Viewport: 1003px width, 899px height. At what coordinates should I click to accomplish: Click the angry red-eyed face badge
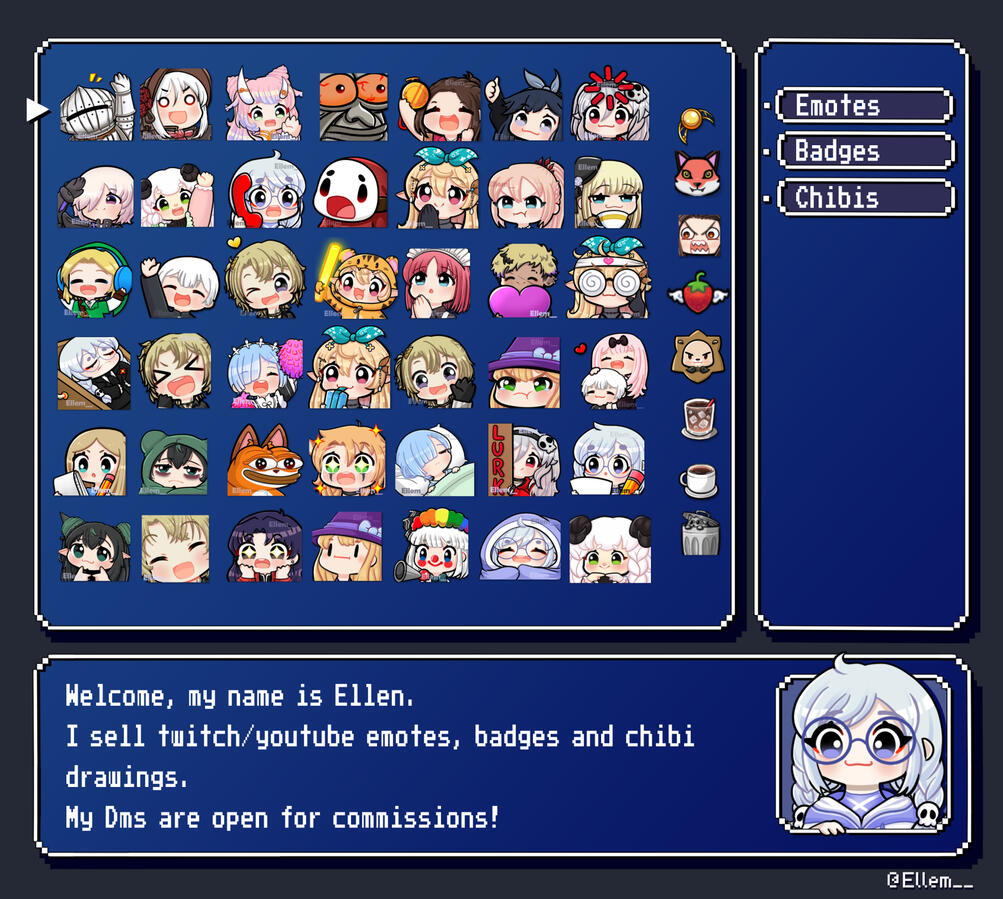click(698, 236)
